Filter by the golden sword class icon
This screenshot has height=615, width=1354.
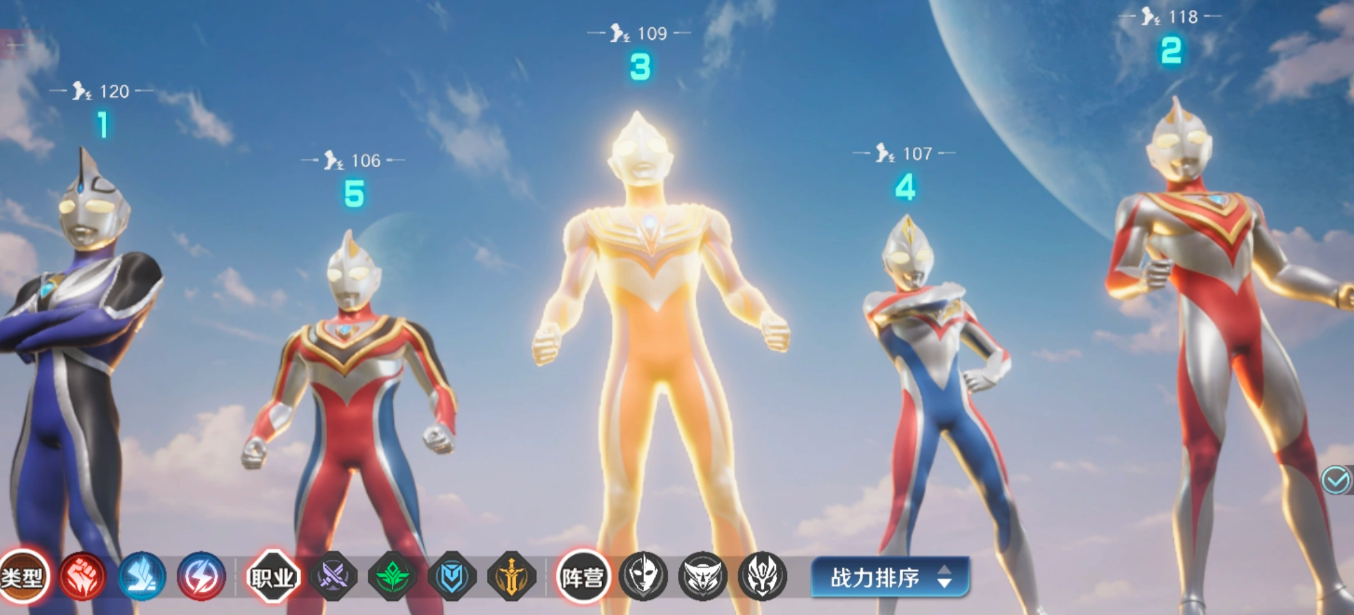[512, 577]
